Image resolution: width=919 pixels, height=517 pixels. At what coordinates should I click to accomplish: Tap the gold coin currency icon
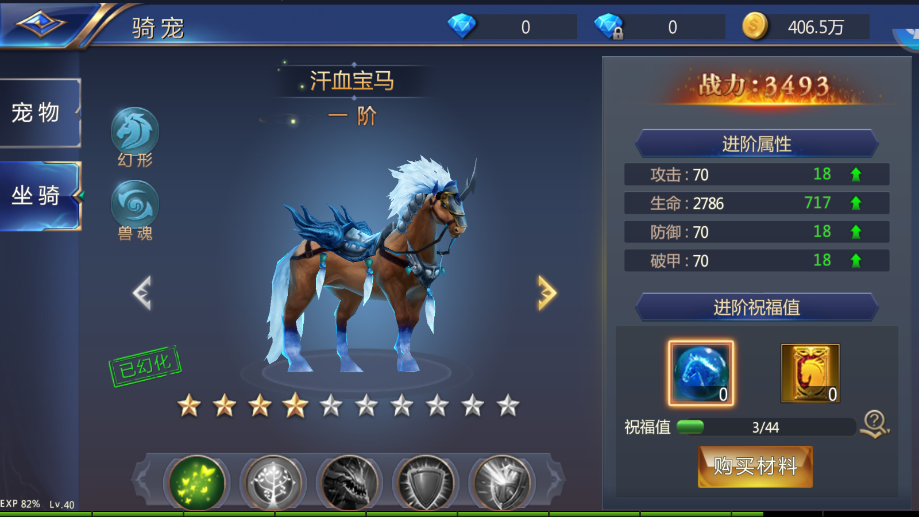coord(755,27)
